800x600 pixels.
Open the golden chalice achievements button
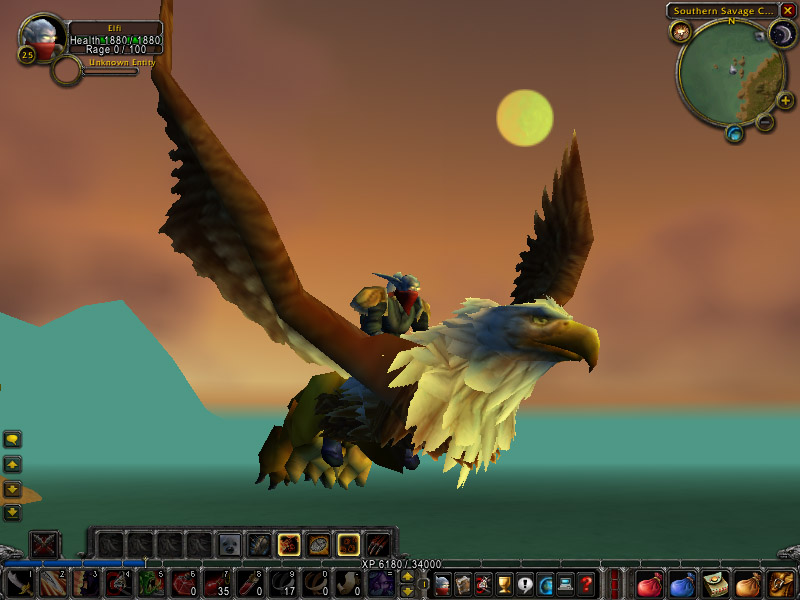pos(505,583)
